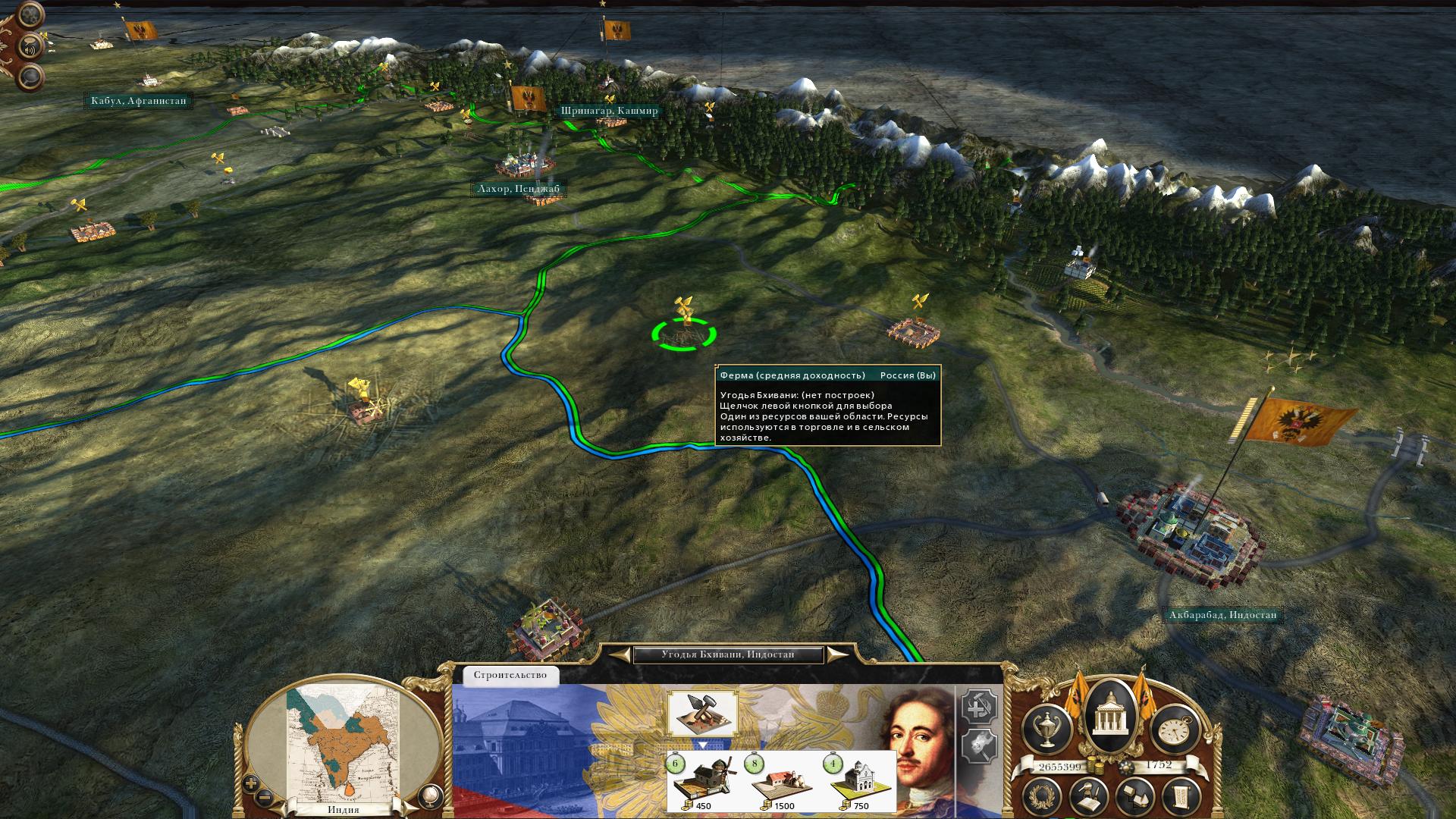Open the magnifying glass search button
The width and height of the screenshot is (1456, 819).
tap(31, 77)
